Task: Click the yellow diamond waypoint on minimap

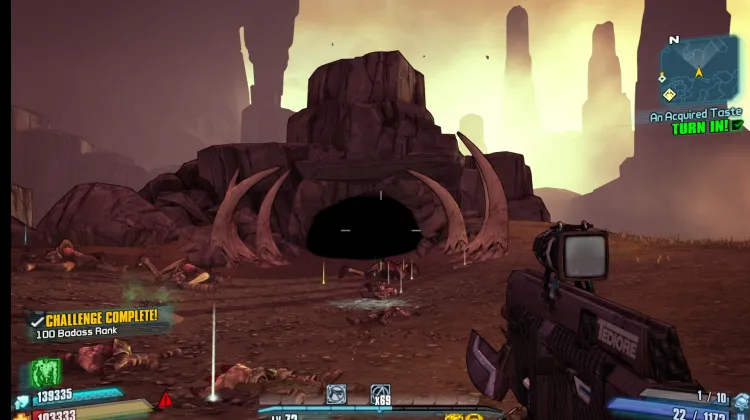Action: point(669,95)
